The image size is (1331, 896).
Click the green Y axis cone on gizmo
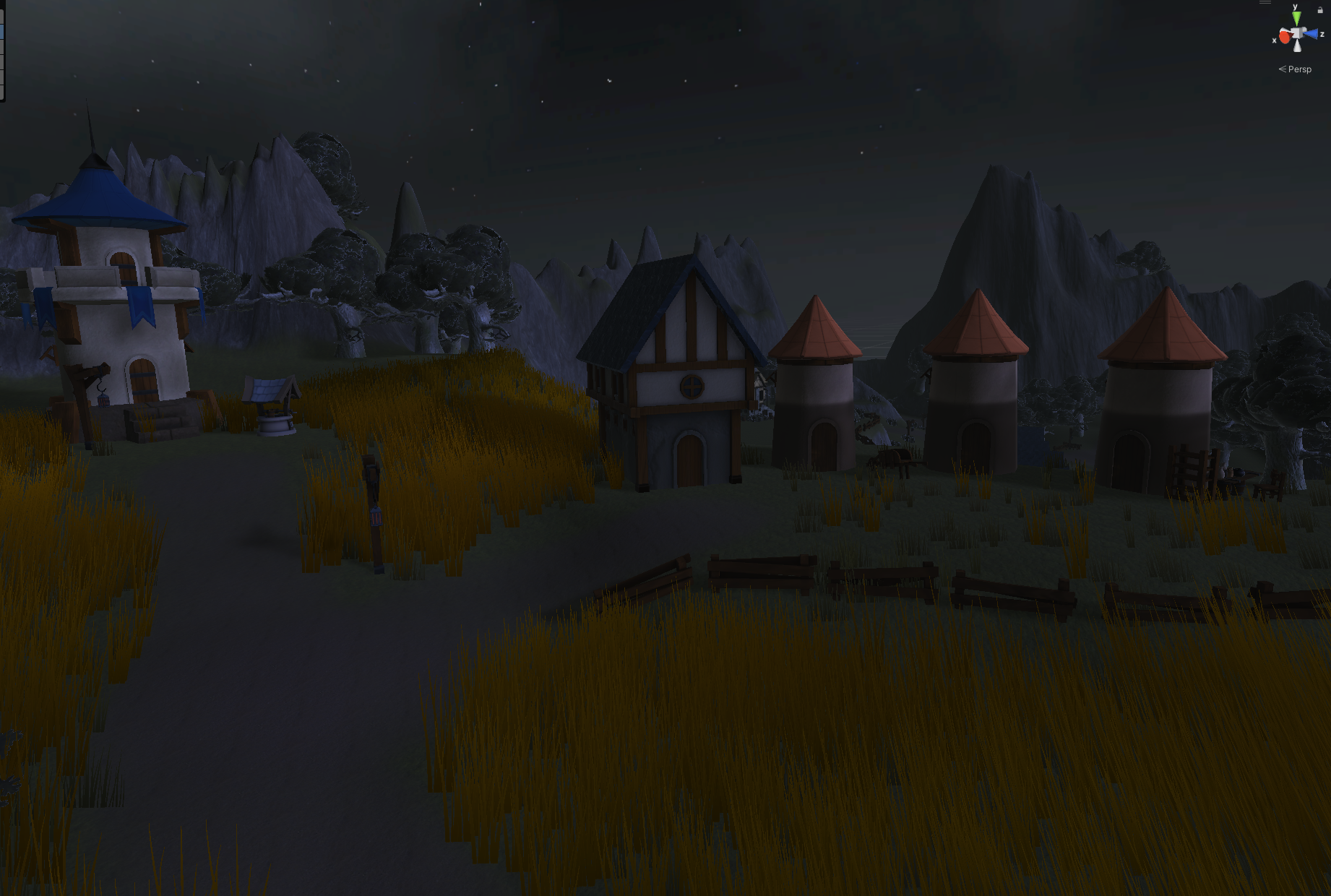click(1296, 17)
